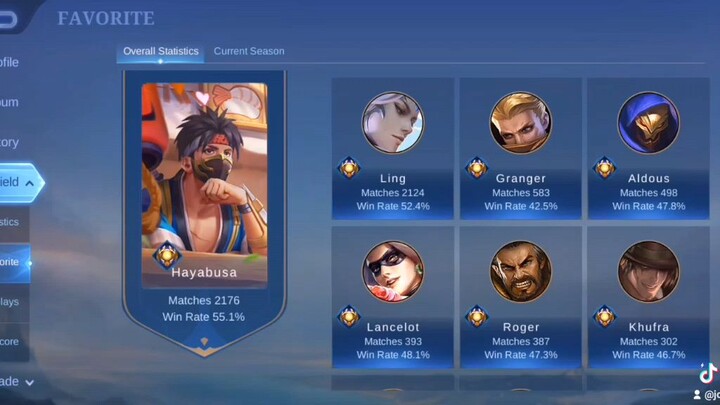Open the Album sidebar entry
This screenshot has width=720, height=405.
(x=12, y=102)
